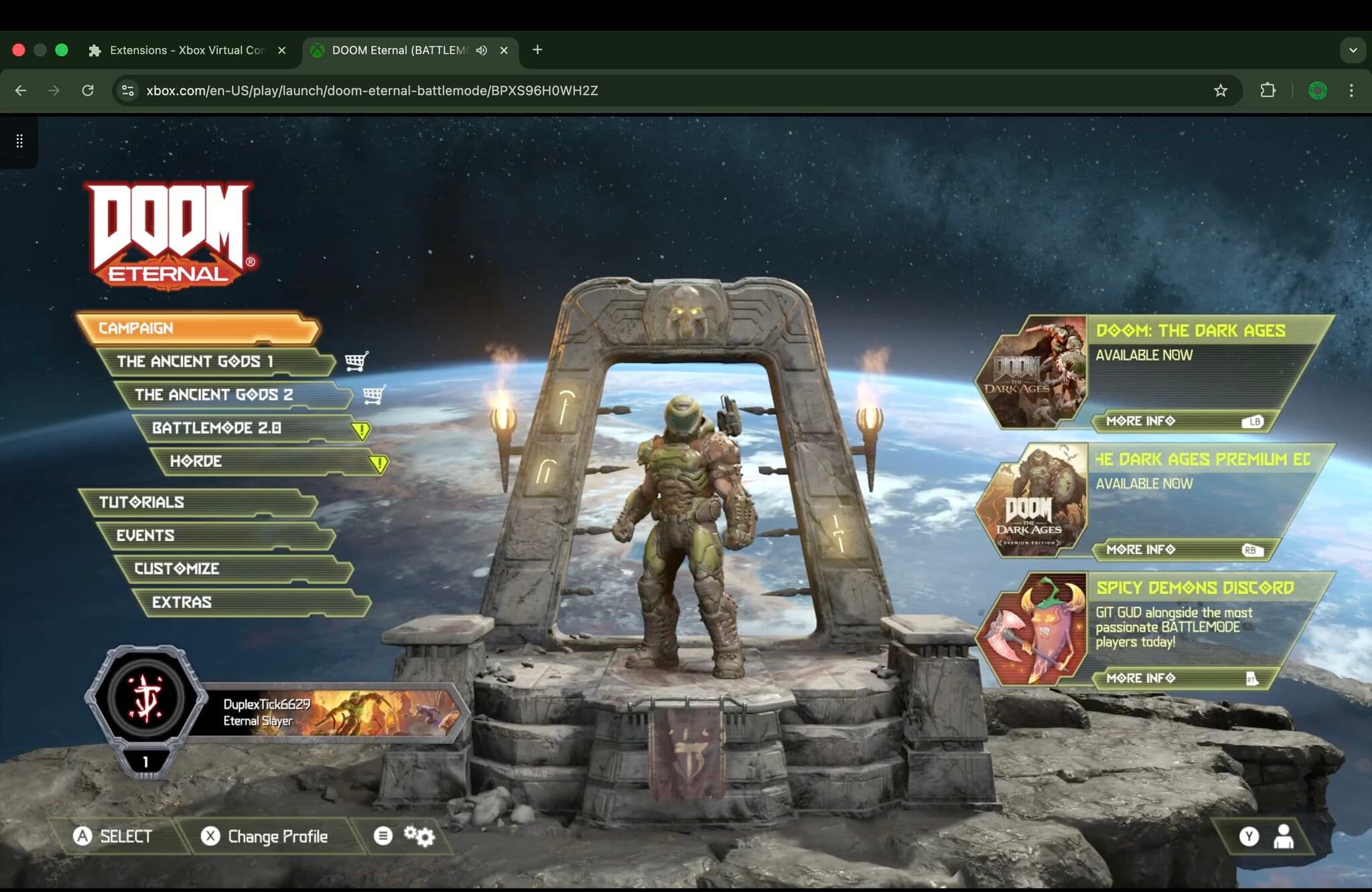Click the warning icon next to Battlemode 2.0
This screenshot has height=892, width=1372.
click(360, 429)
